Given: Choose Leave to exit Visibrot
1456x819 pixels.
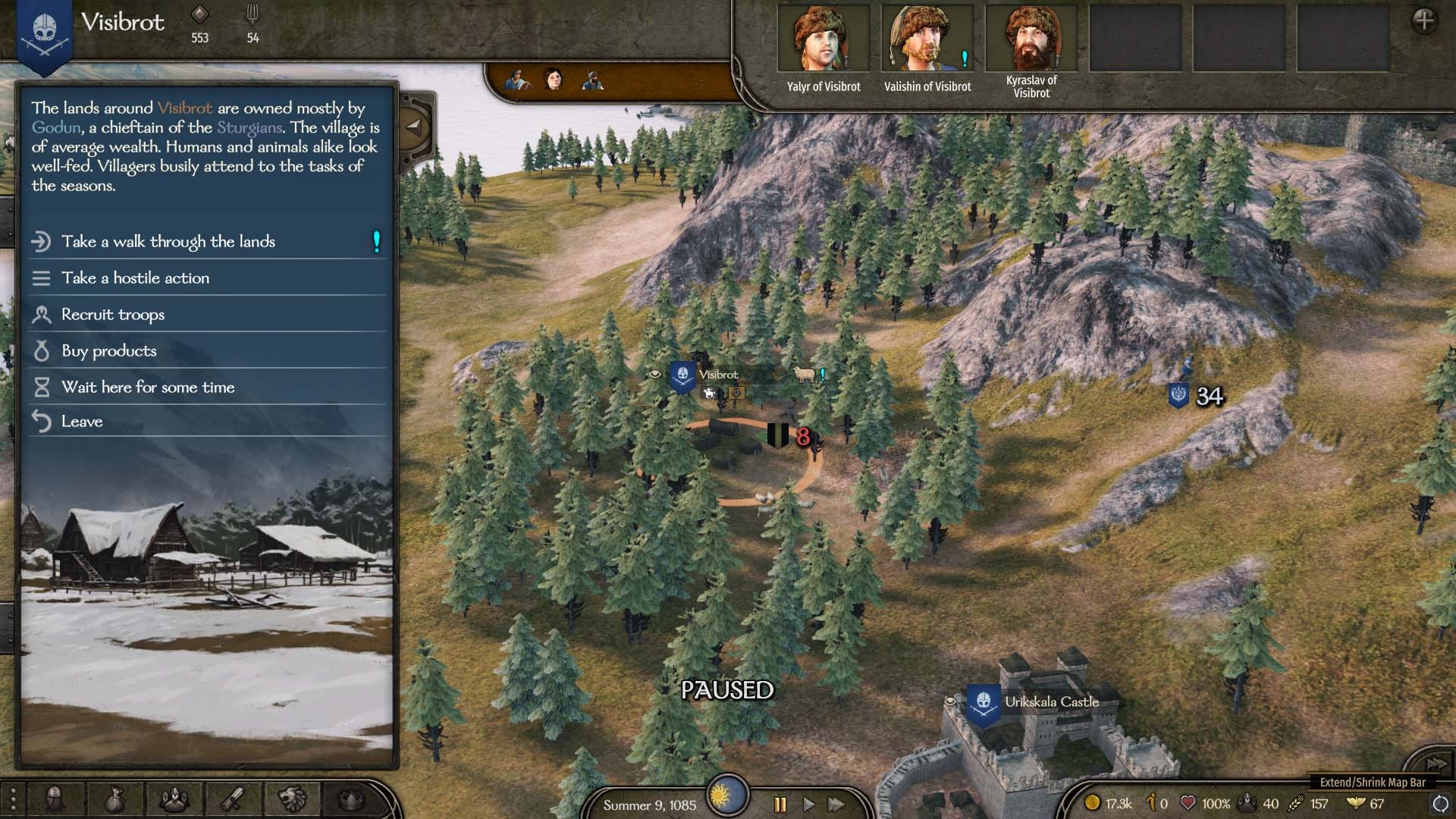Looking at the screenshot, I should pos(82,421).
